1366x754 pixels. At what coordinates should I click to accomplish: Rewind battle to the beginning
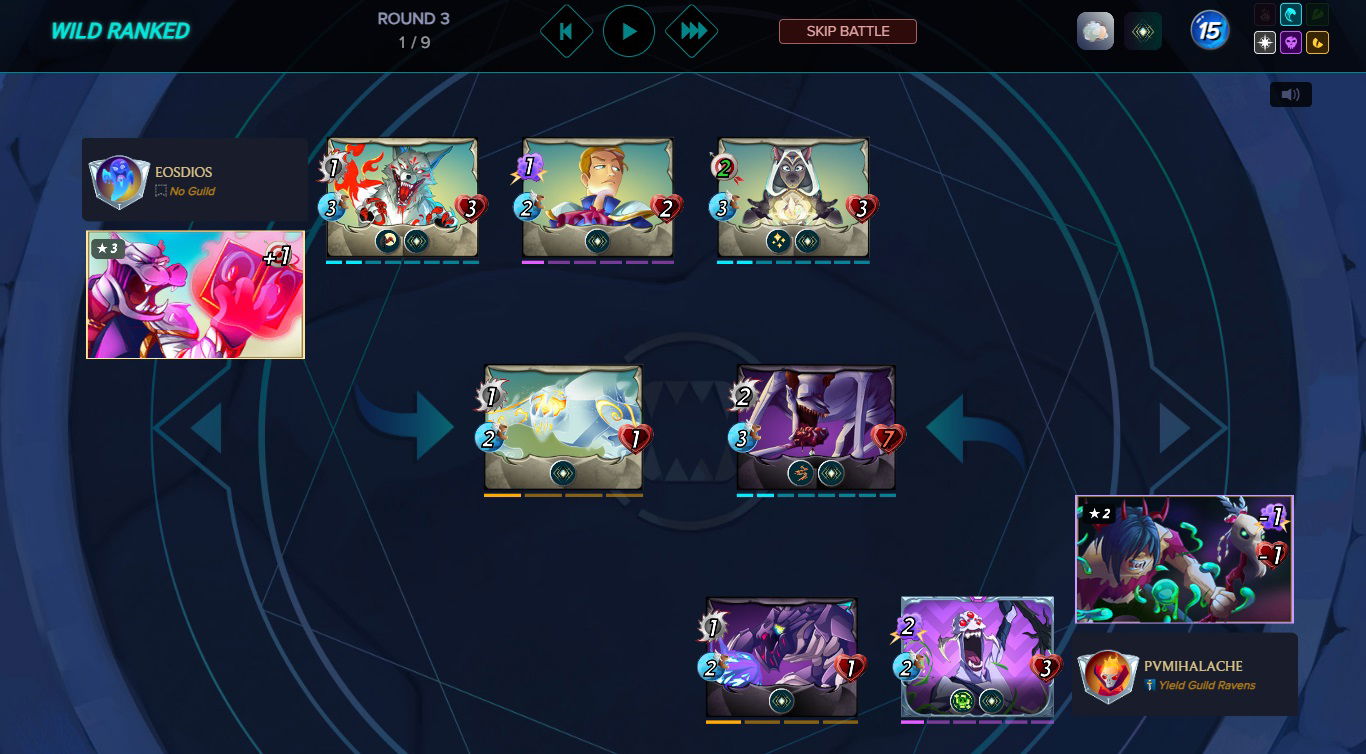[x=566, y=31]
